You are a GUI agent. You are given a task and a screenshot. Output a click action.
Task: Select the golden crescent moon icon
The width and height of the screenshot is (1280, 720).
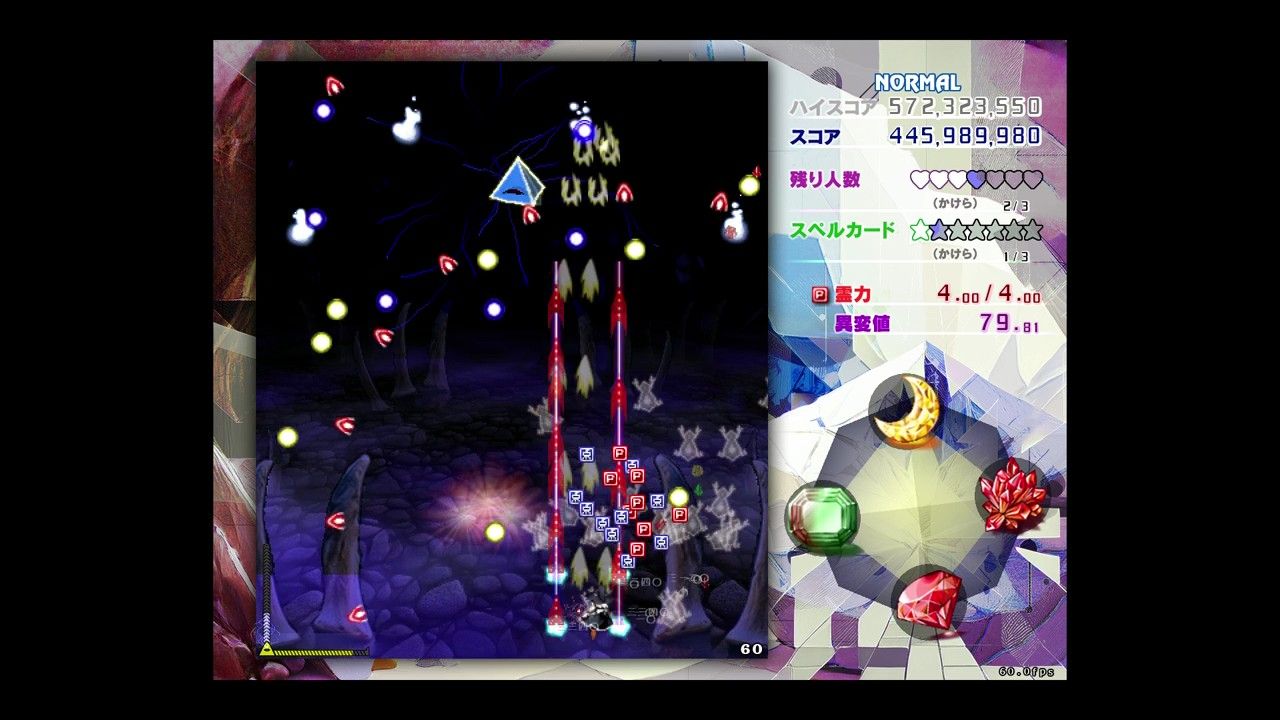point(907,410)
